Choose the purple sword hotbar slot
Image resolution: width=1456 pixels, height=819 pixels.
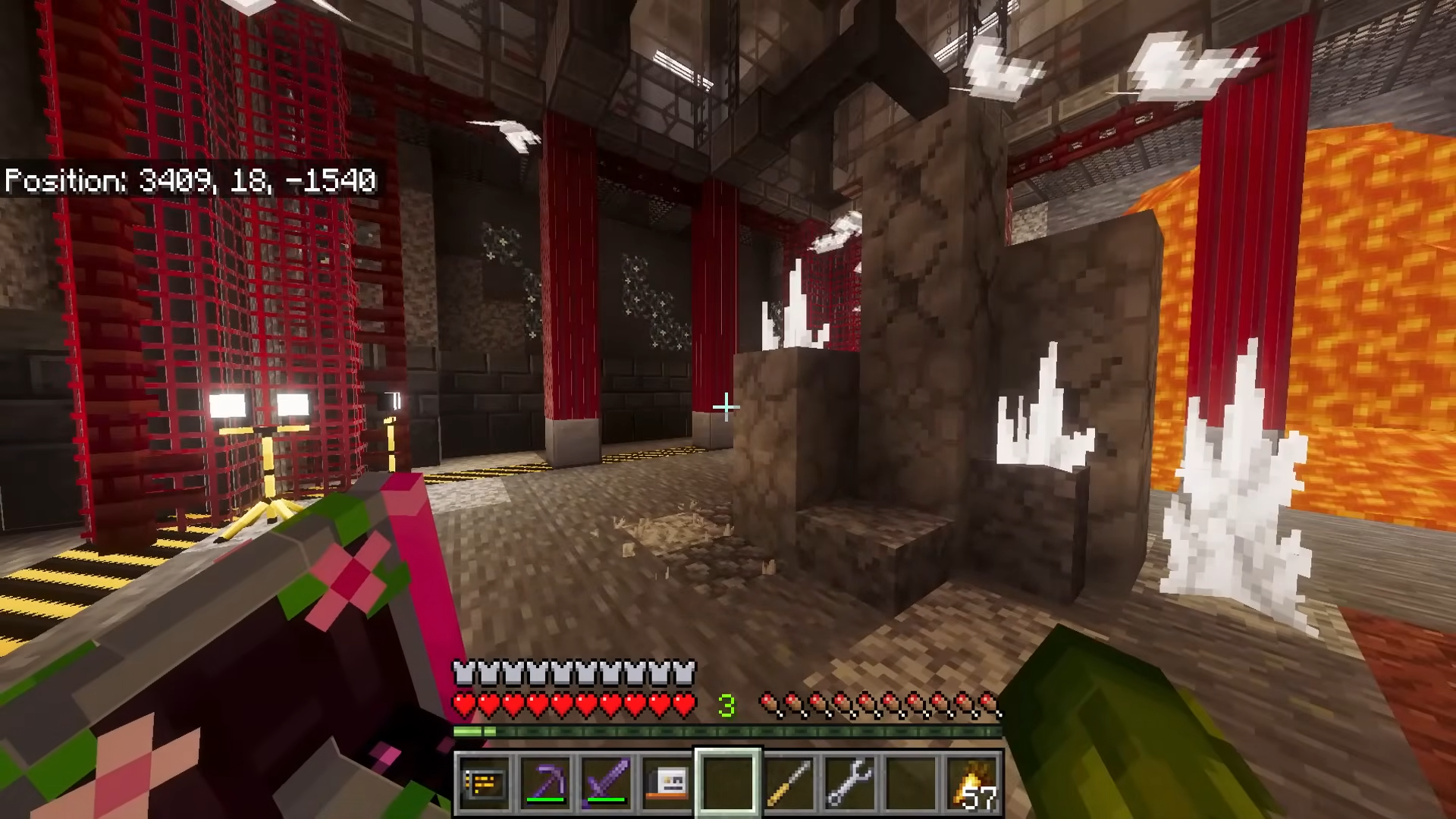coord(606,783)
